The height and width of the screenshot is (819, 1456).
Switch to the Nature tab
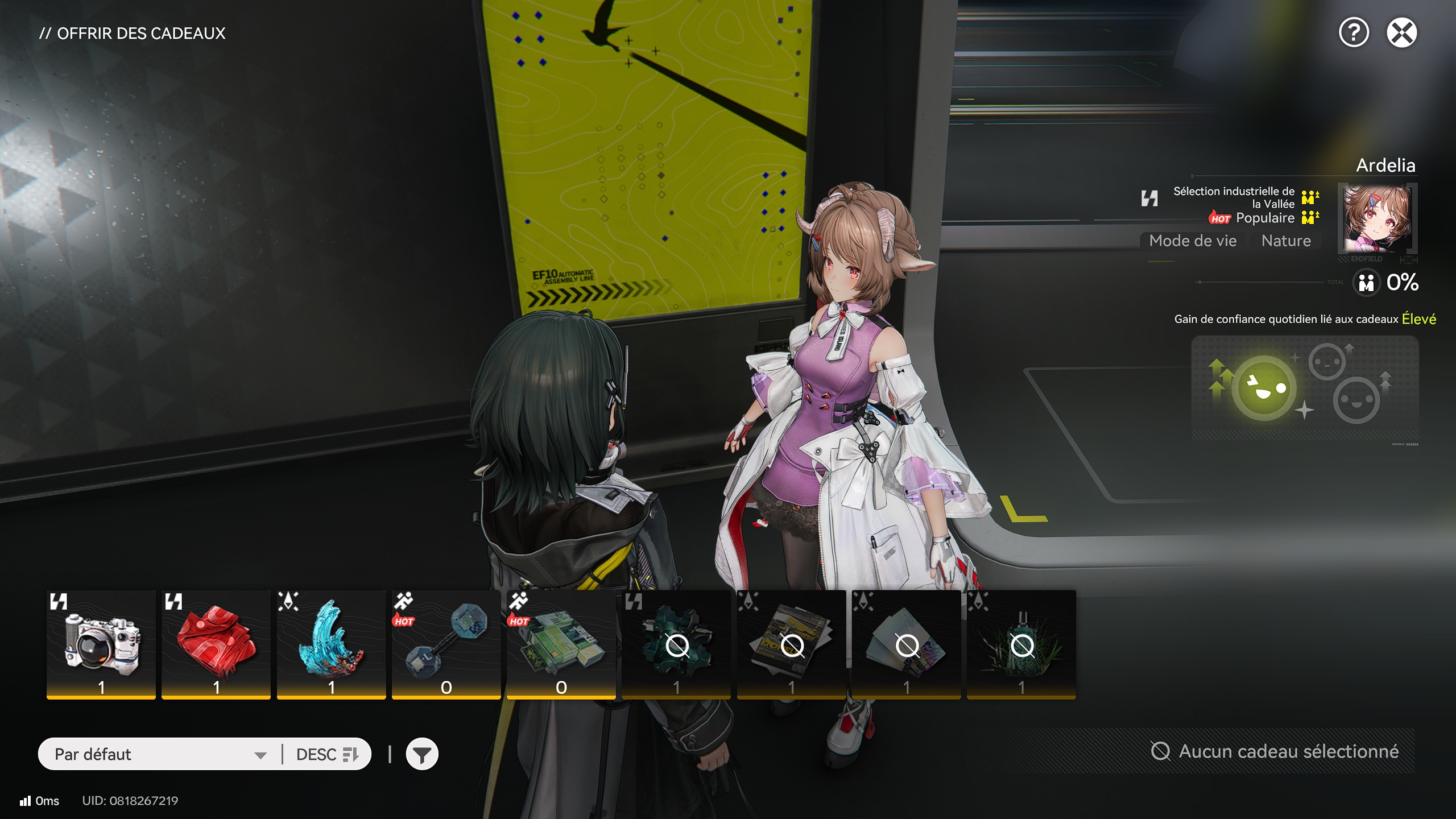tap(1287, 241)
